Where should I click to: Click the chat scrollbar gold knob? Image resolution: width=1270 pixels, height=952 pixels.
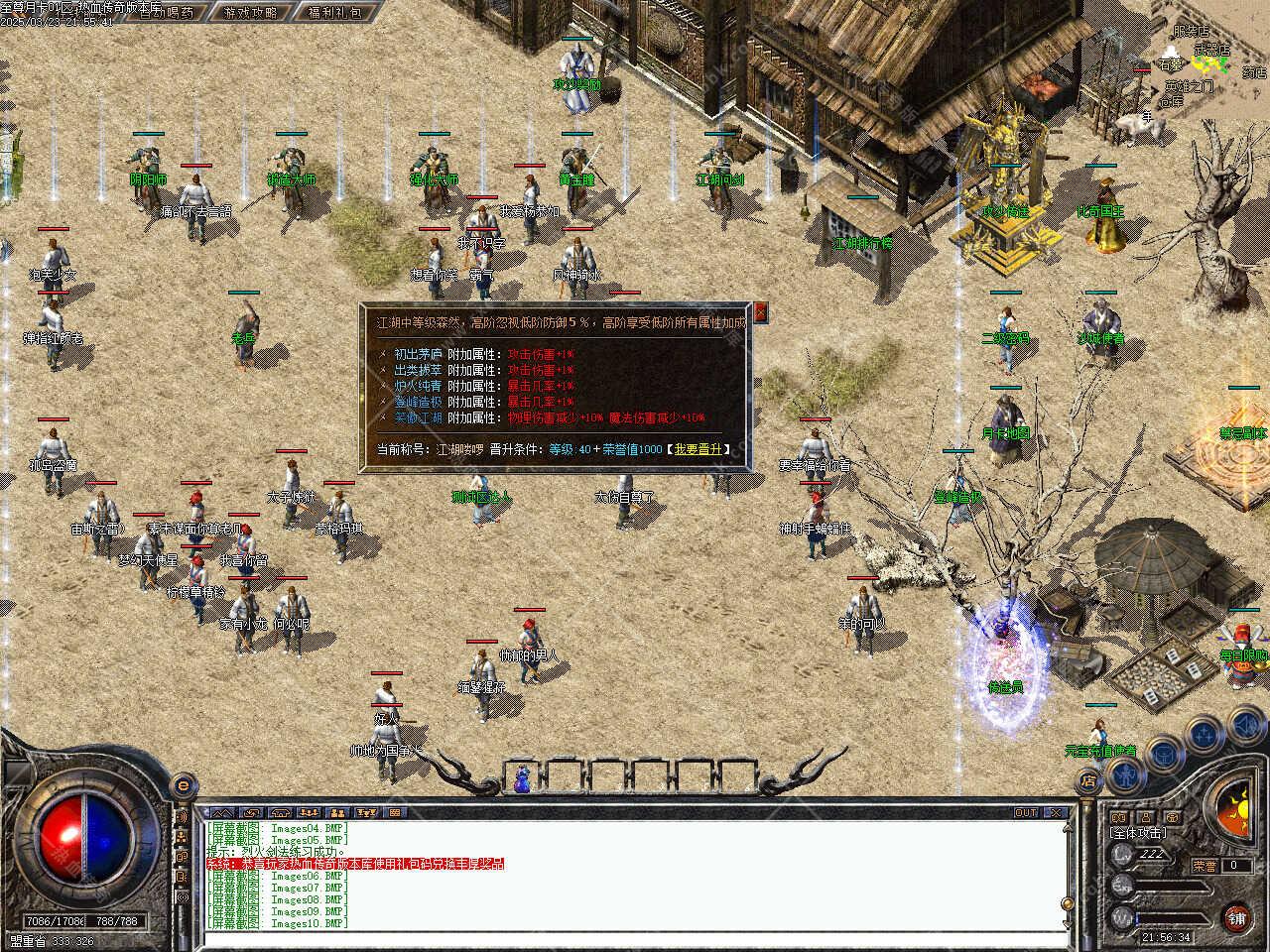tap(1067, 904)
